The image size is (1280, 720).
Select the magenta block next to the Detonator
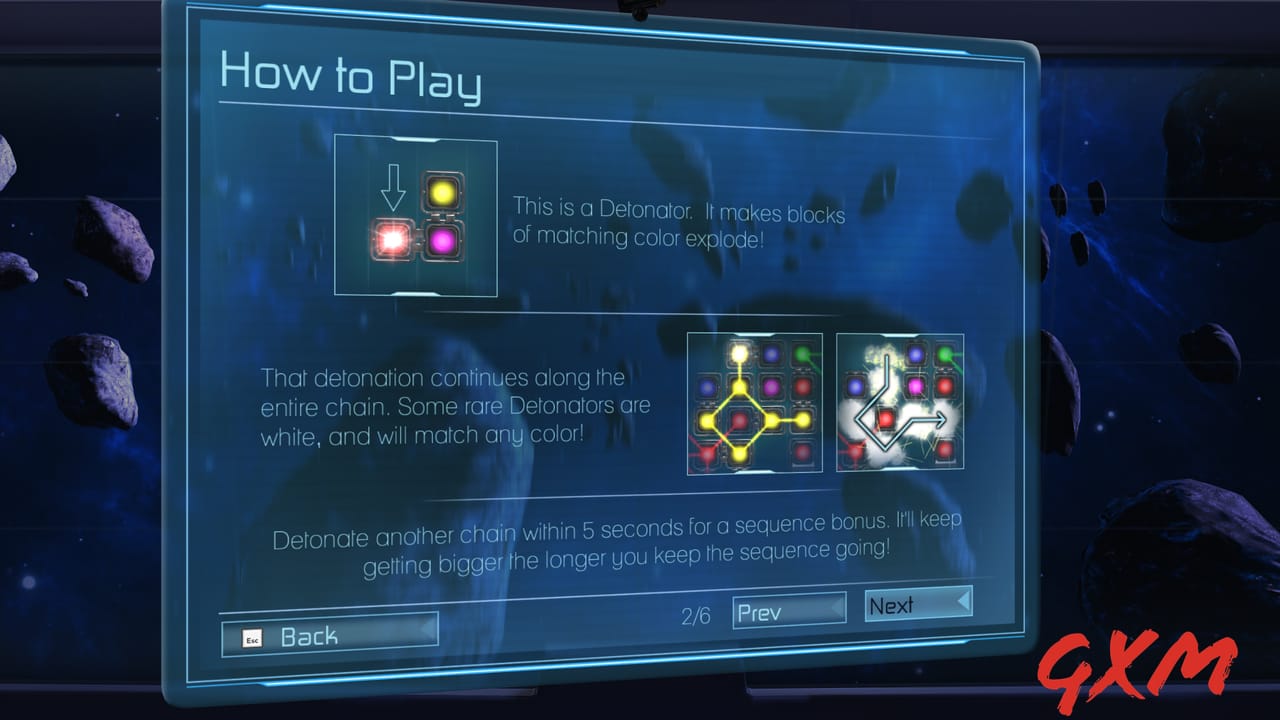pos(442,240)
